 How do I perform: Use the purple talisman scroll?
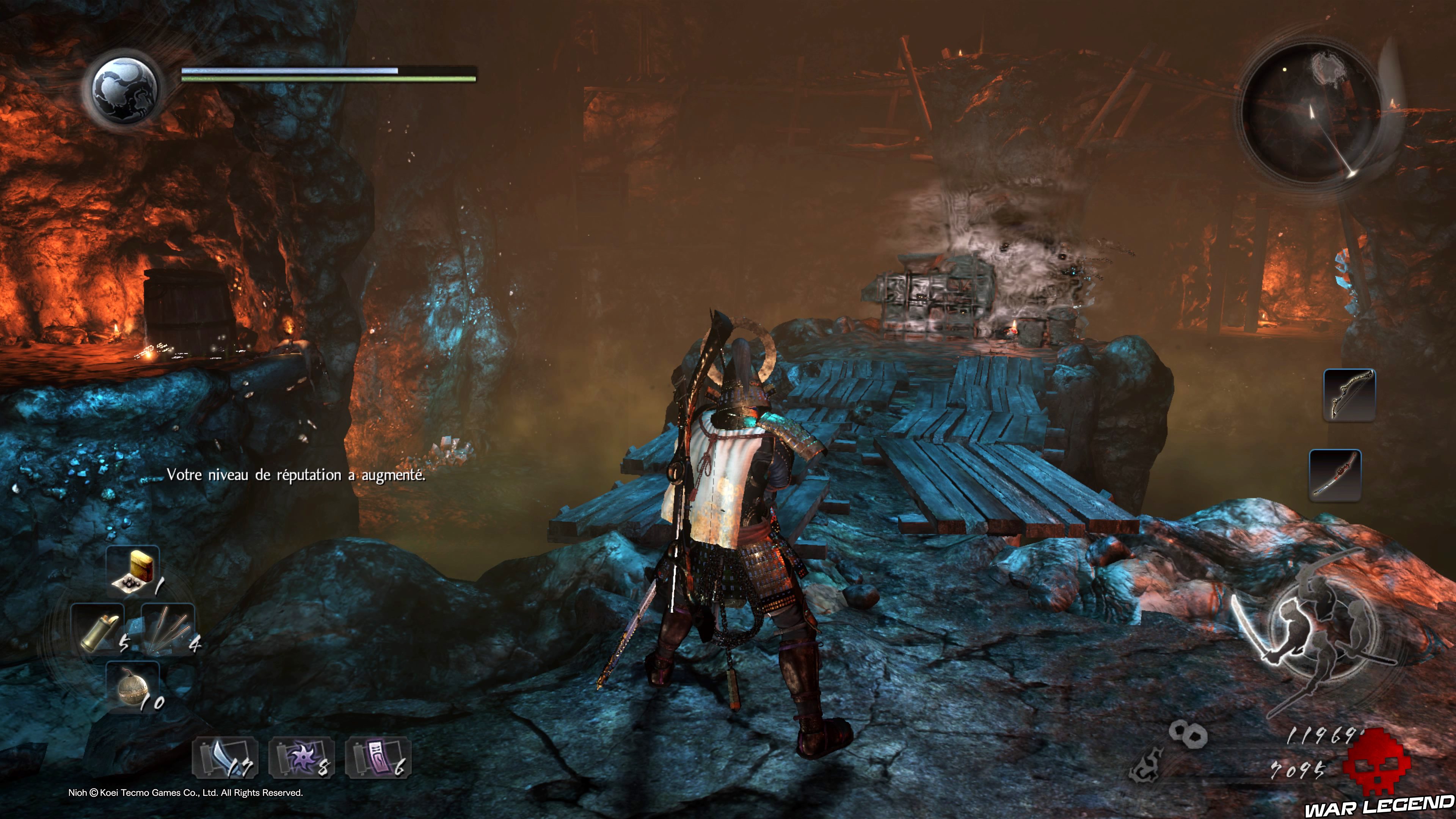coord(378,758)
